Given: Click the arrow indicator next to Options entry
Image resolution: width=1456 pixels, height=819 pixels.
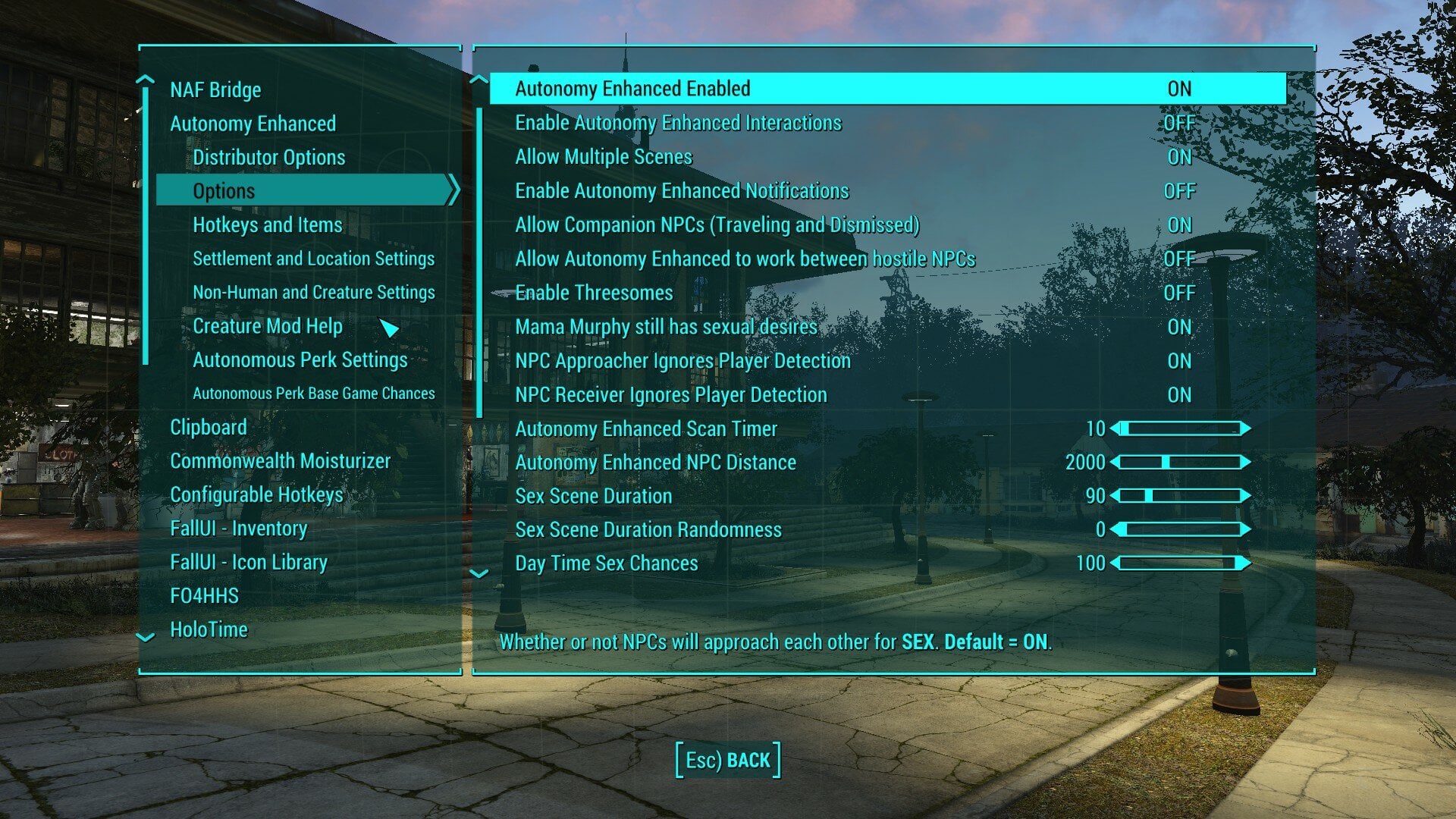Looking at the screenshot, I should pyautogui.click(x=453, y=190).
